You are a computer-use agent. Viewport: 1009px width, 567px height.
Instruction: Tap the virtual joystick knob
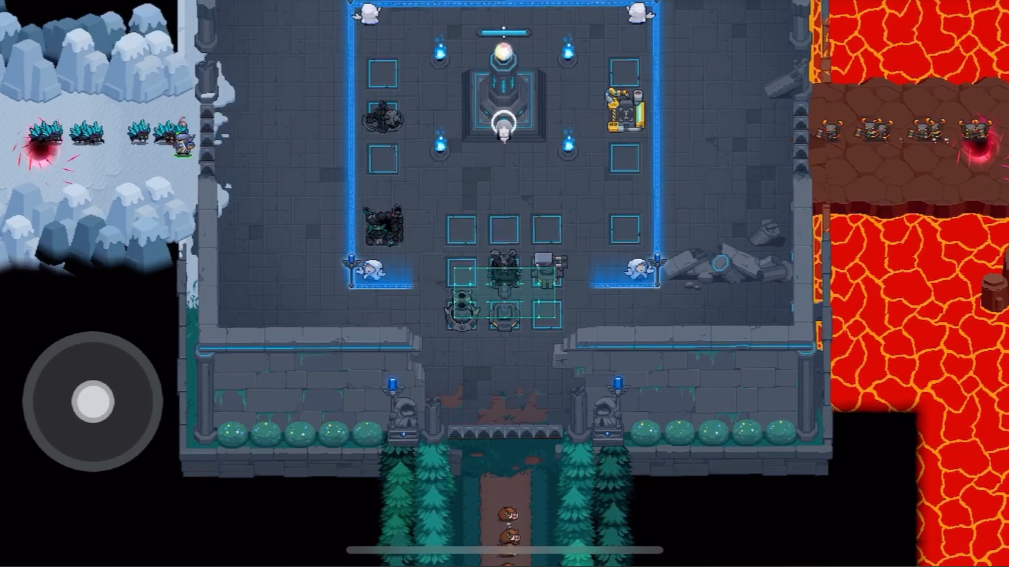(x=93, y=402)
